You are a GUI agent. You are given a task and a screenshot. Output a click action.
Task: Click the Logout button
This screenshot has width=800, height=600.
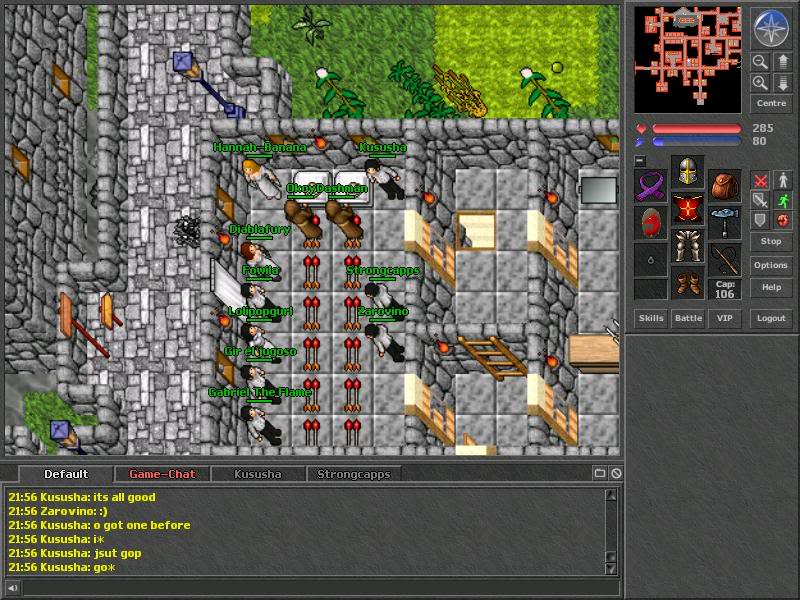[771, 318]
